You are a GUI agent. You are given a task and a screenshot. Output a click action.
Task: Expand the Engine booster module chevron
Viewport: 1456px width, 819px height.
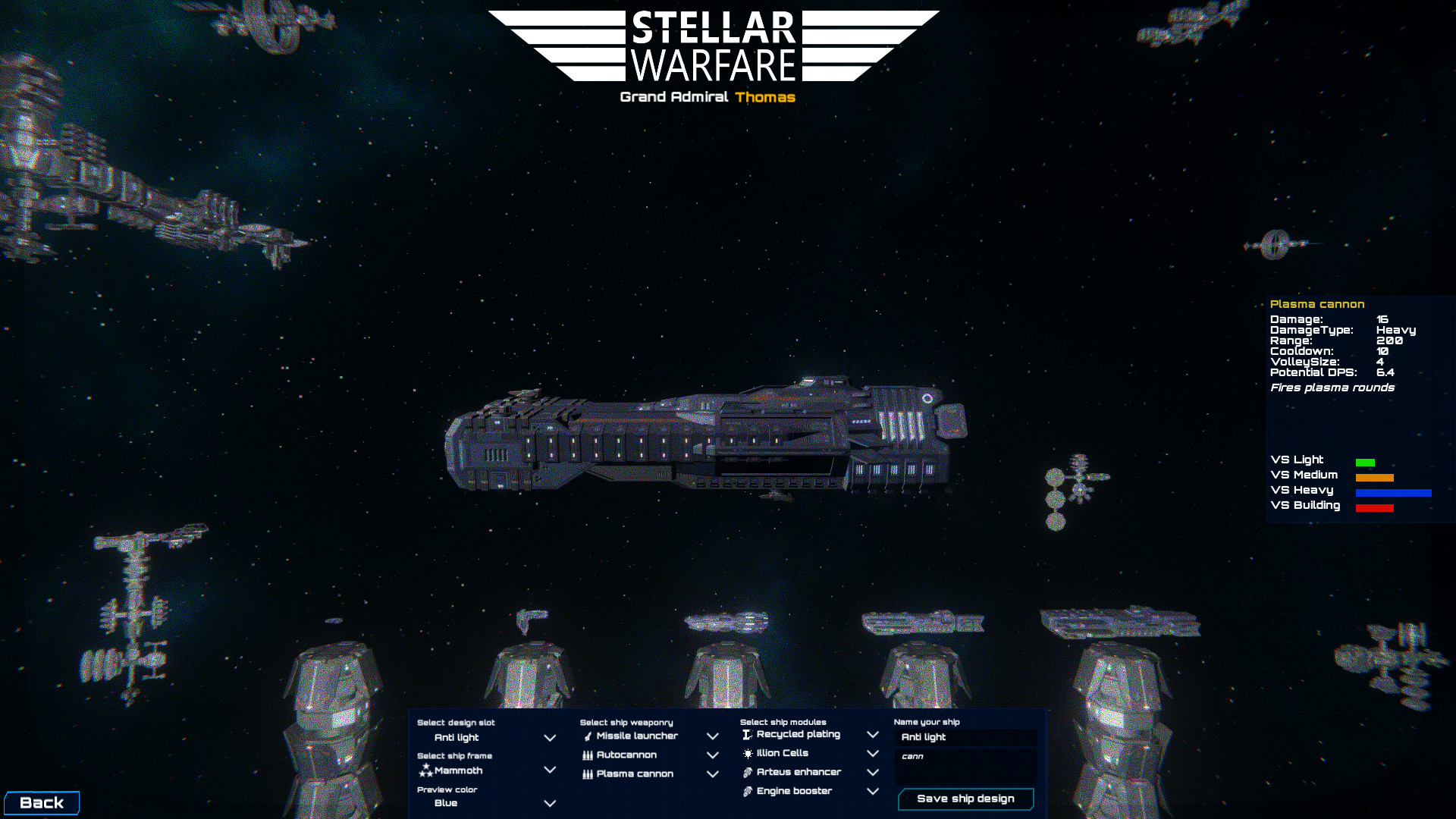[x=873, y=791]
